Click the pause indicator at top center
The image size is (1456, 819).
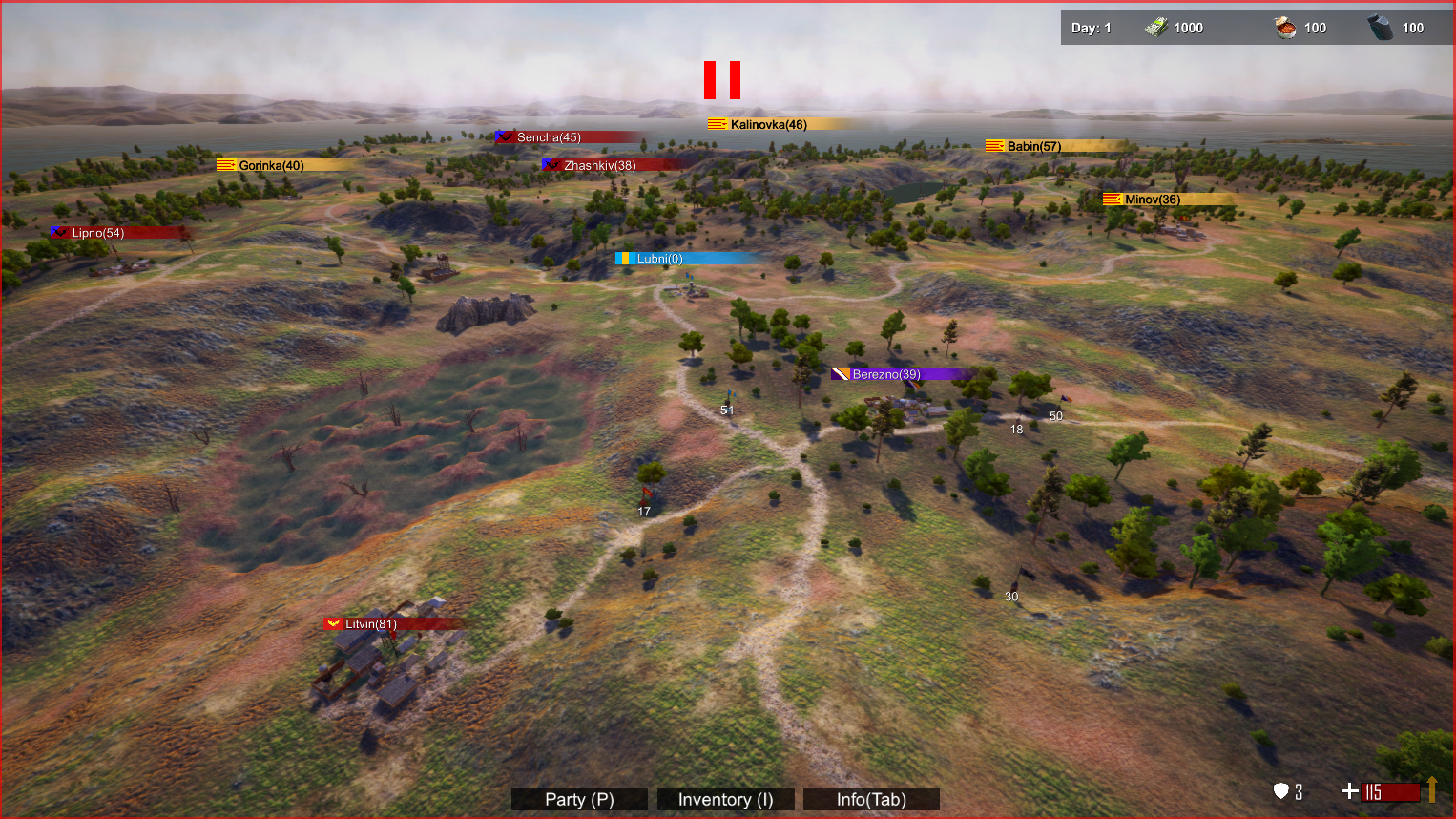722,80
